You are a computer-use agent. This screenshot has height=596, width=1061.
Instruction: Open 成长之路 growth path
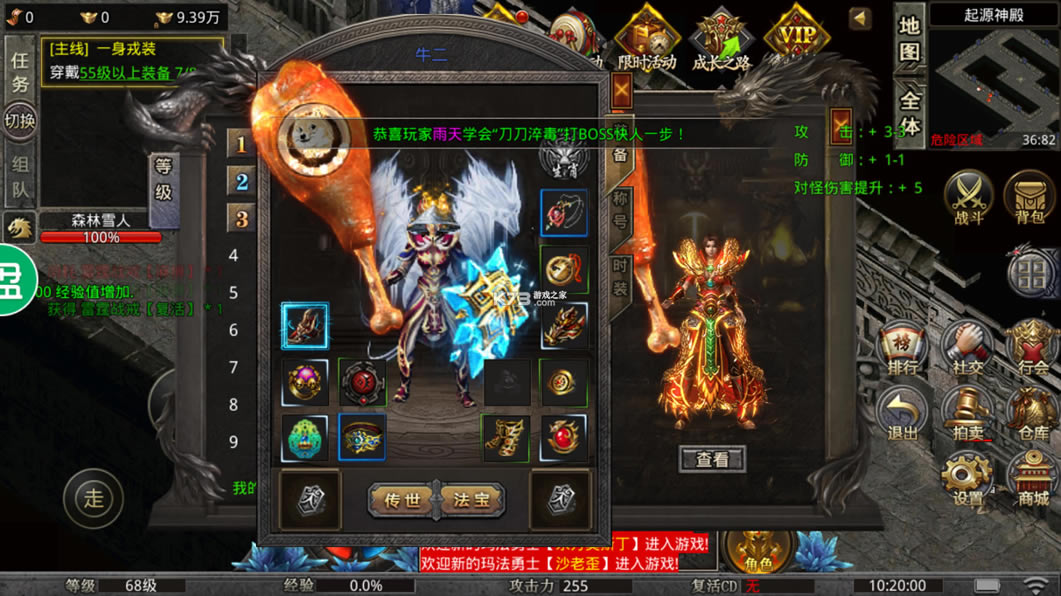721,40
